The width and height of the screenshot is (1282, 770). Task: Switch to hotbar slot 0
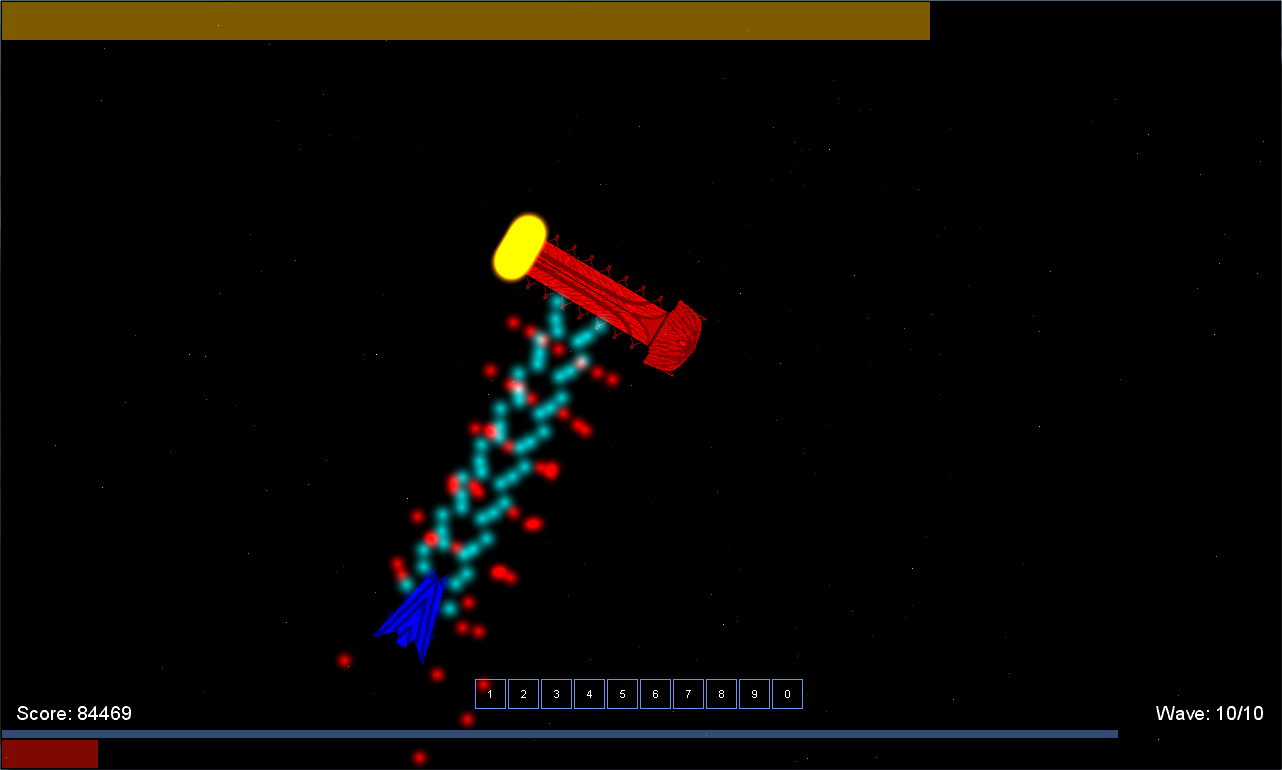coord(787,694)
